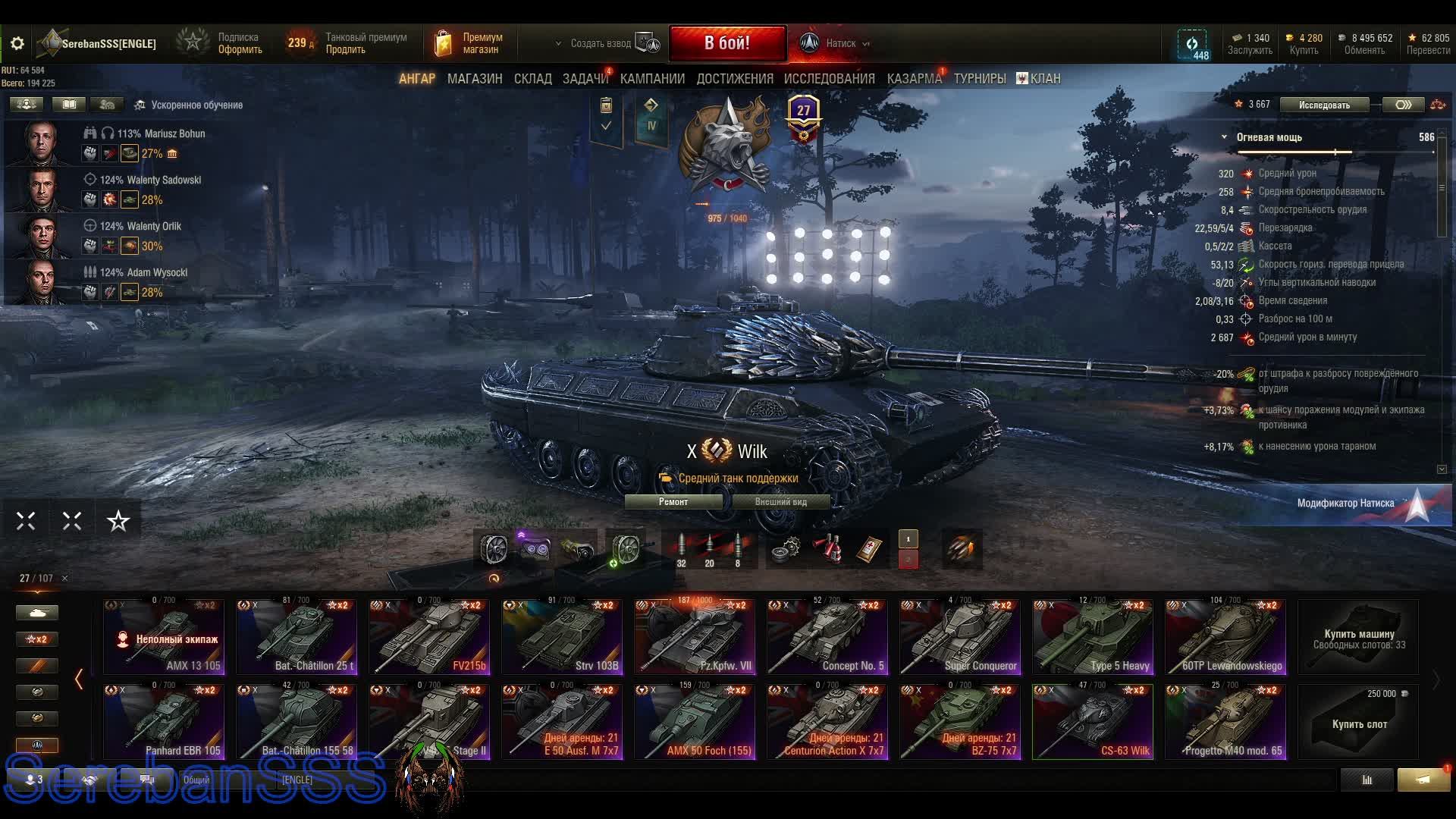Click the Исследовать research button

coord(1324,105)
